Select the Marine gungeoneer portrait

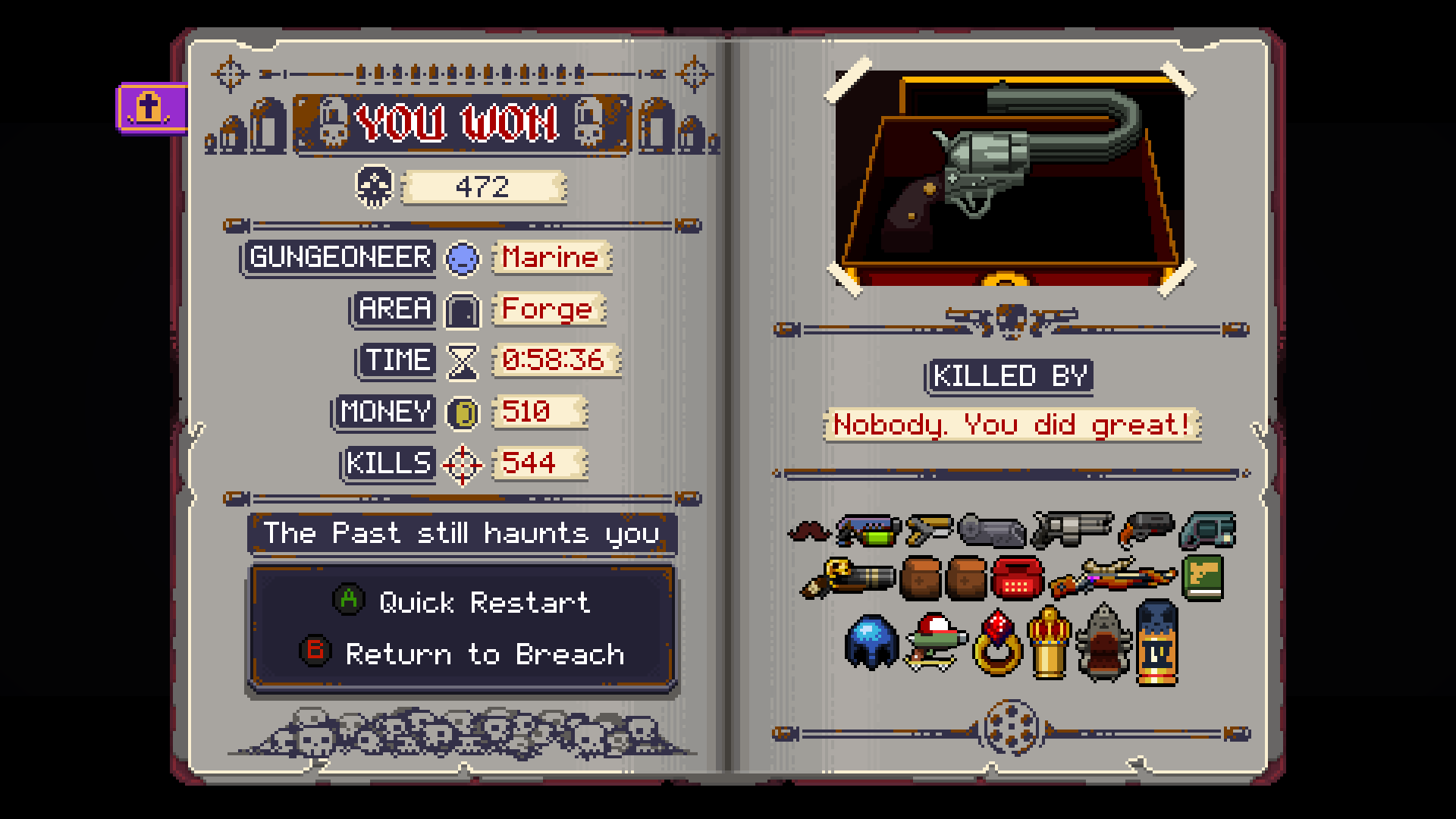click(x=463, y=258)
